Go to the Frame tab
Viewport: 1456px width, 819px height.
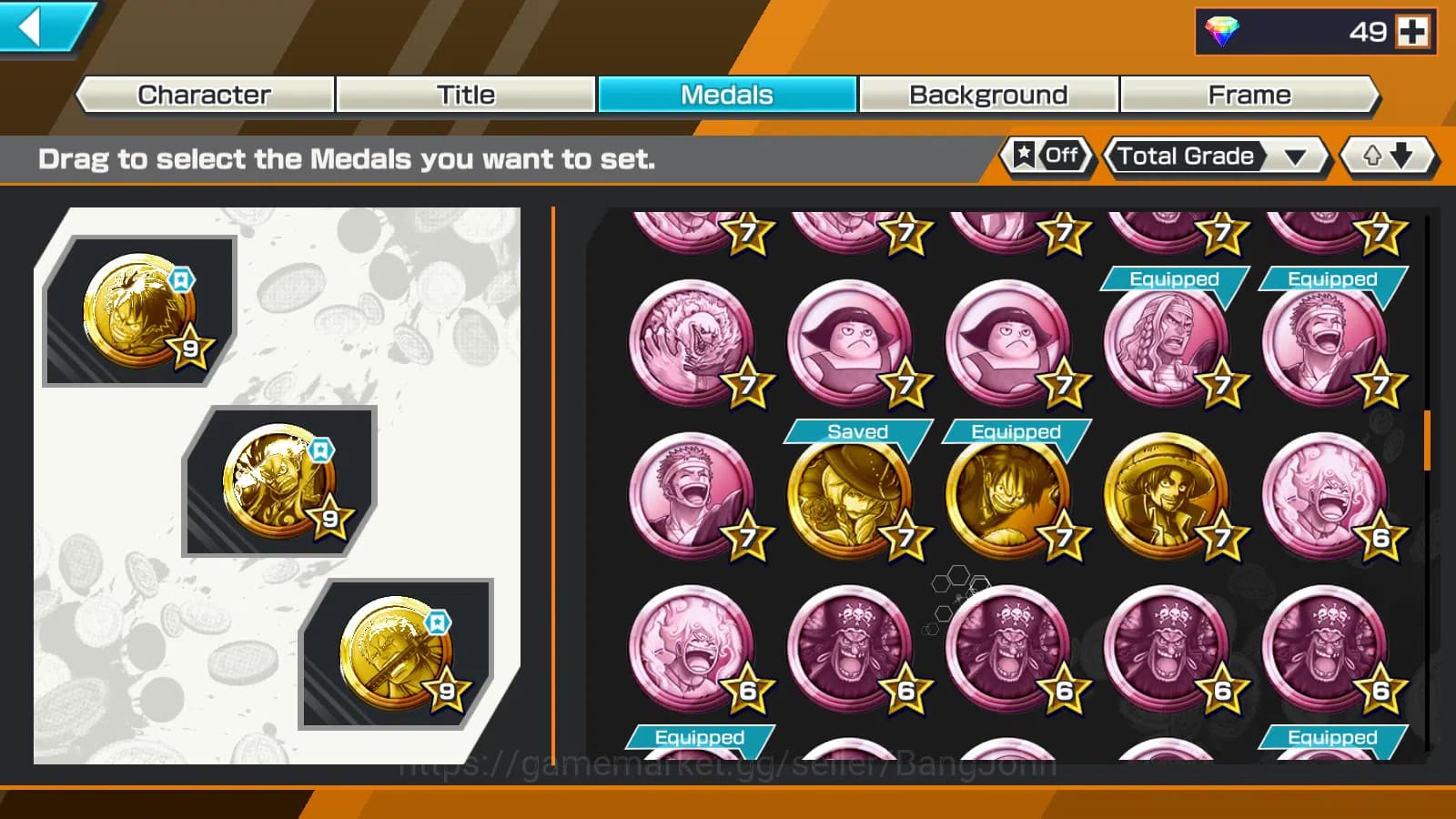click(1249, 94)
